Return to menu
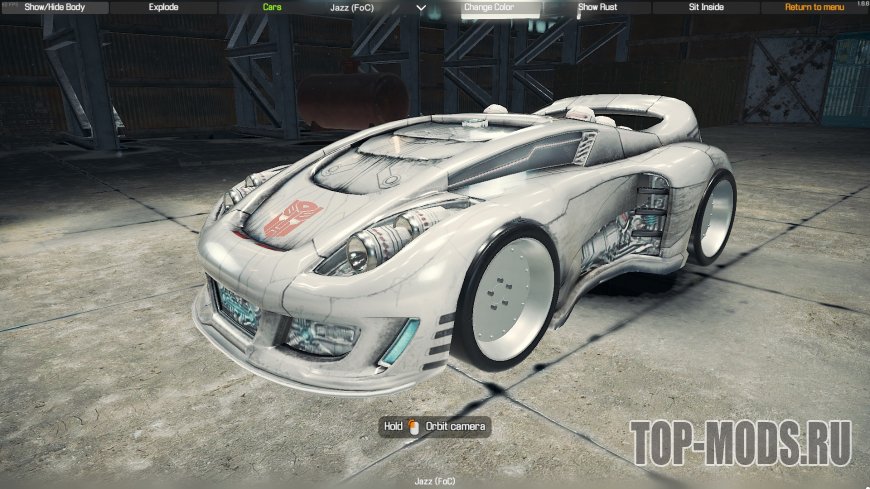This screenshot has width=870, height=489. pyautogui.click(x=814, y=7)
